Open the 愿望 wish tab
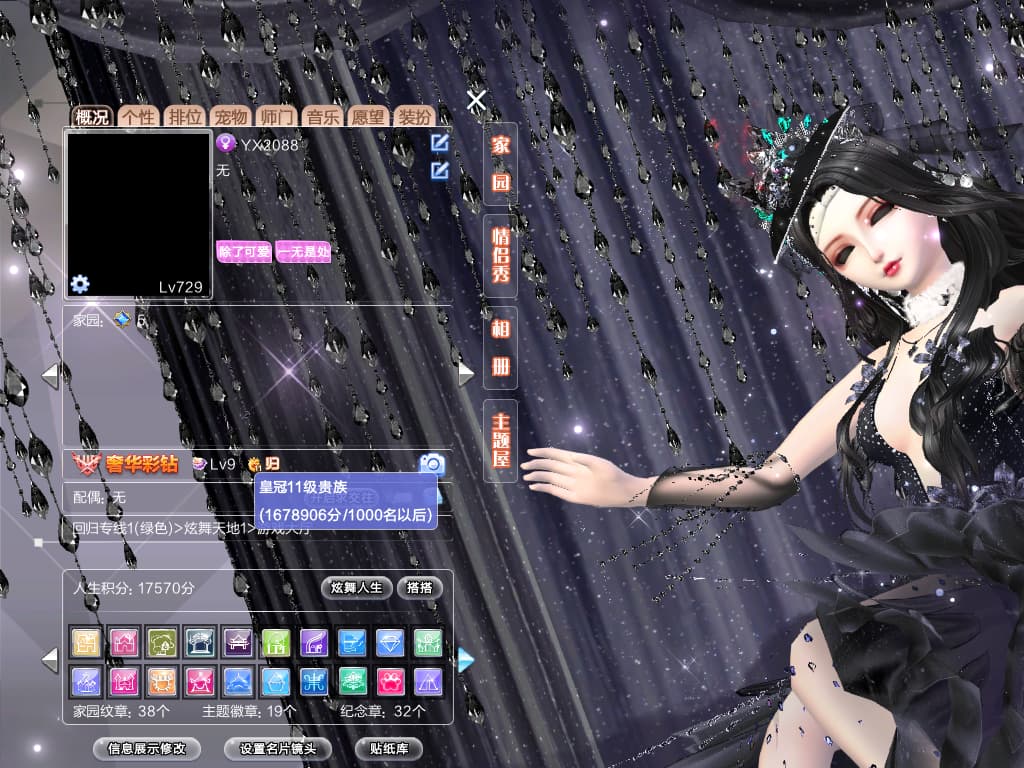Screen dimensions: 1024x768 pos(368,116)
